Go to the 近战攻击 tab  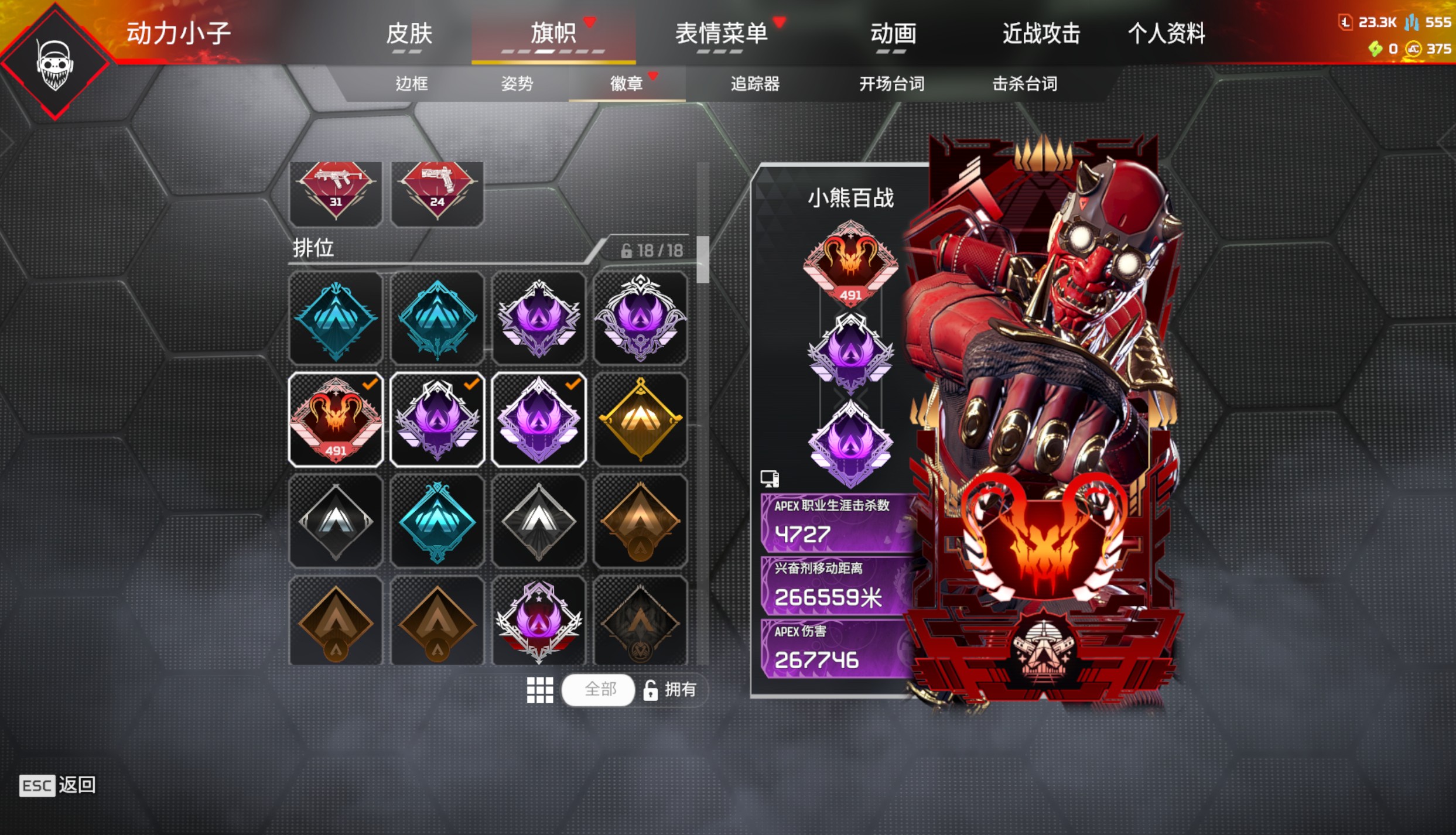(x=1041, y=33)
